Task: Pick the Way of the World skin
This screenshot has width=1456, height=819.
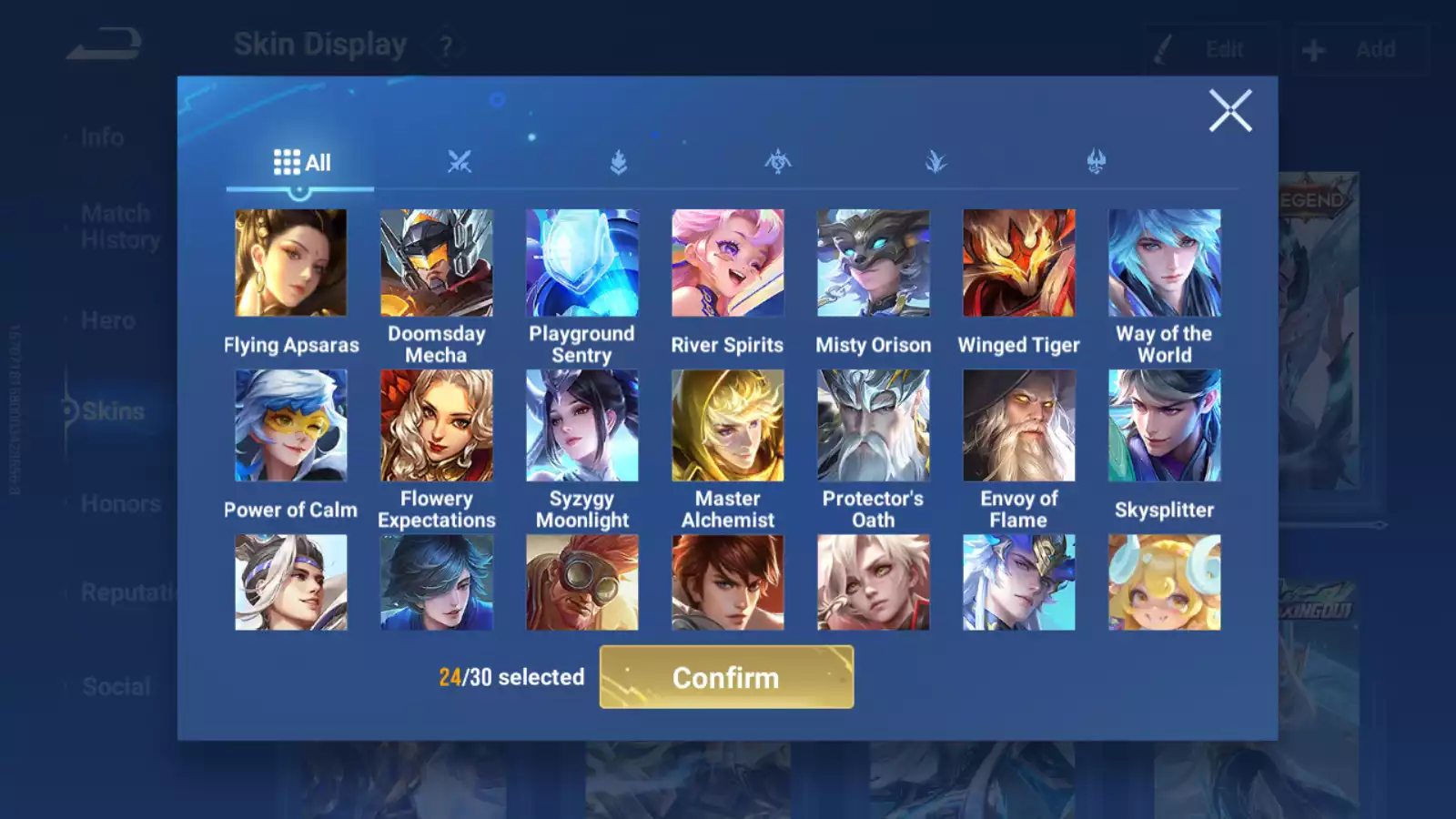Action: click(1165, 263)
